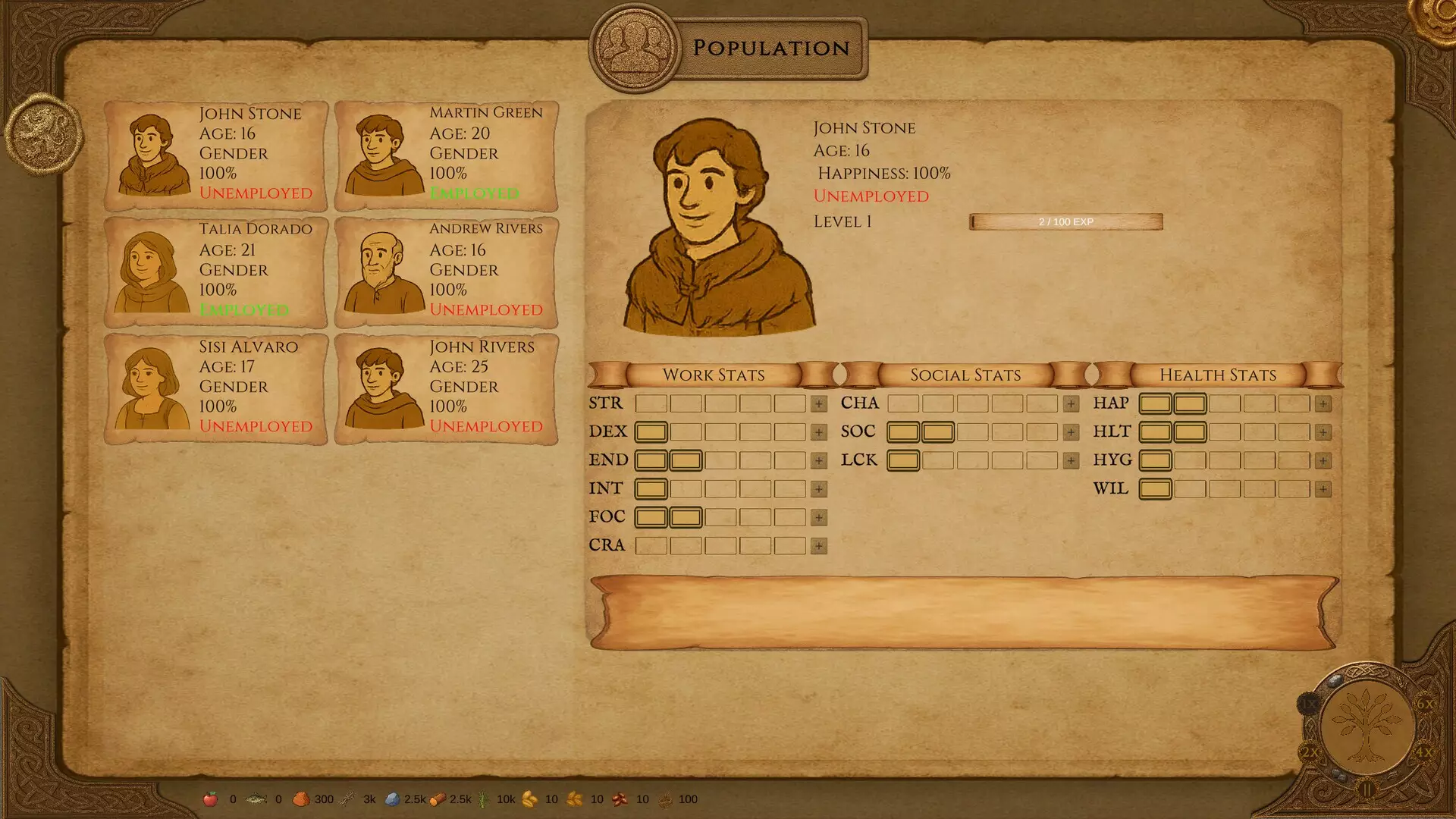Pause the game with the pause button
The width and height of the screenshot is (1456, 819).
click(x=1367, y=789)
